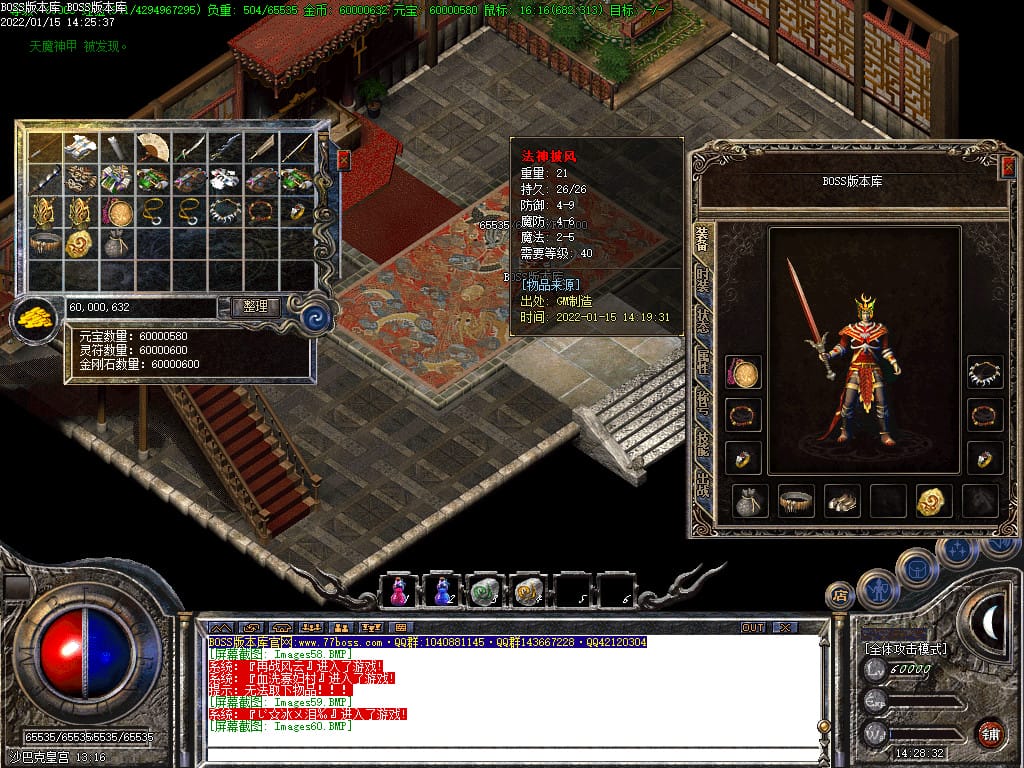Switch to the 时装 costume tab
The width and height of the screenshot is (1024, 768).
(x=704, y=281)
